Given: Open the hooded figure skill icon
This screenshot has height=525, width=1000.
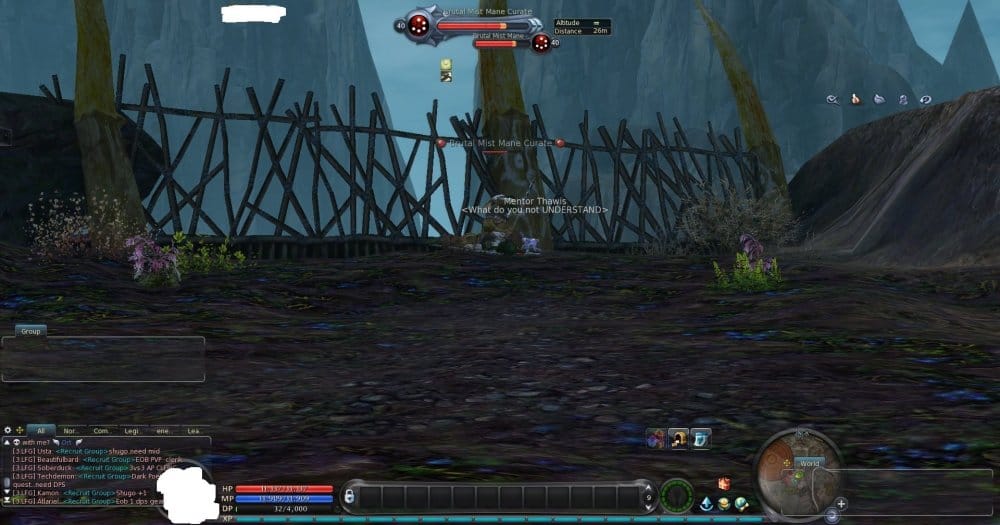Looking at the screenshot, I should point(679,438).
